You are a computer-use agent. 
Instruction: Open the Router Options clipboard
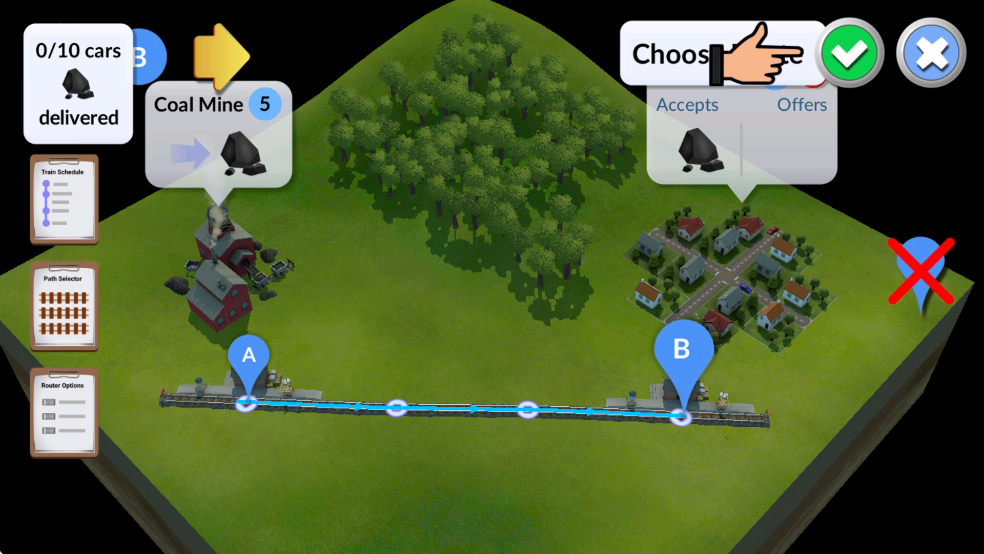tap(65, 411)
